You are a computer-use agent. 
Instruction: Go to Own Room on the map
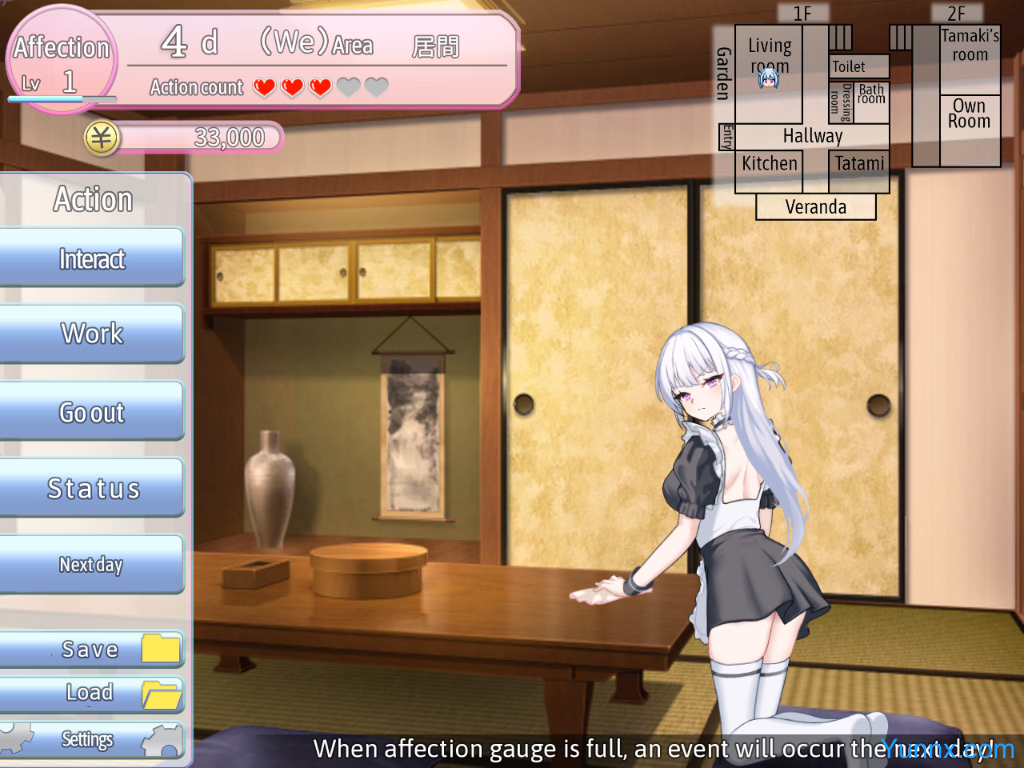coord(969,114)
